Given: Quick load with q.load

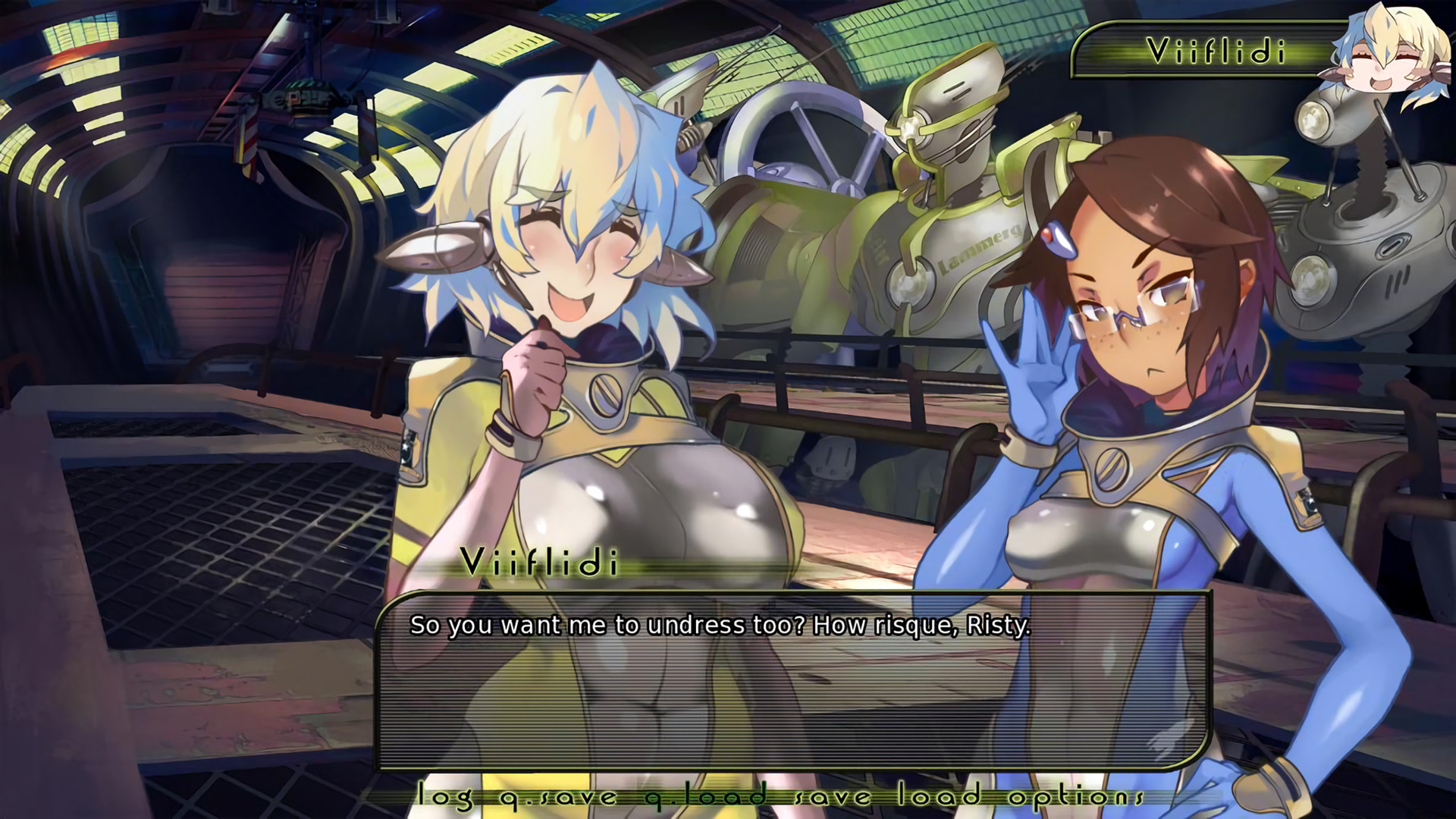Looking at the screenshot, I should click(705, 796).
